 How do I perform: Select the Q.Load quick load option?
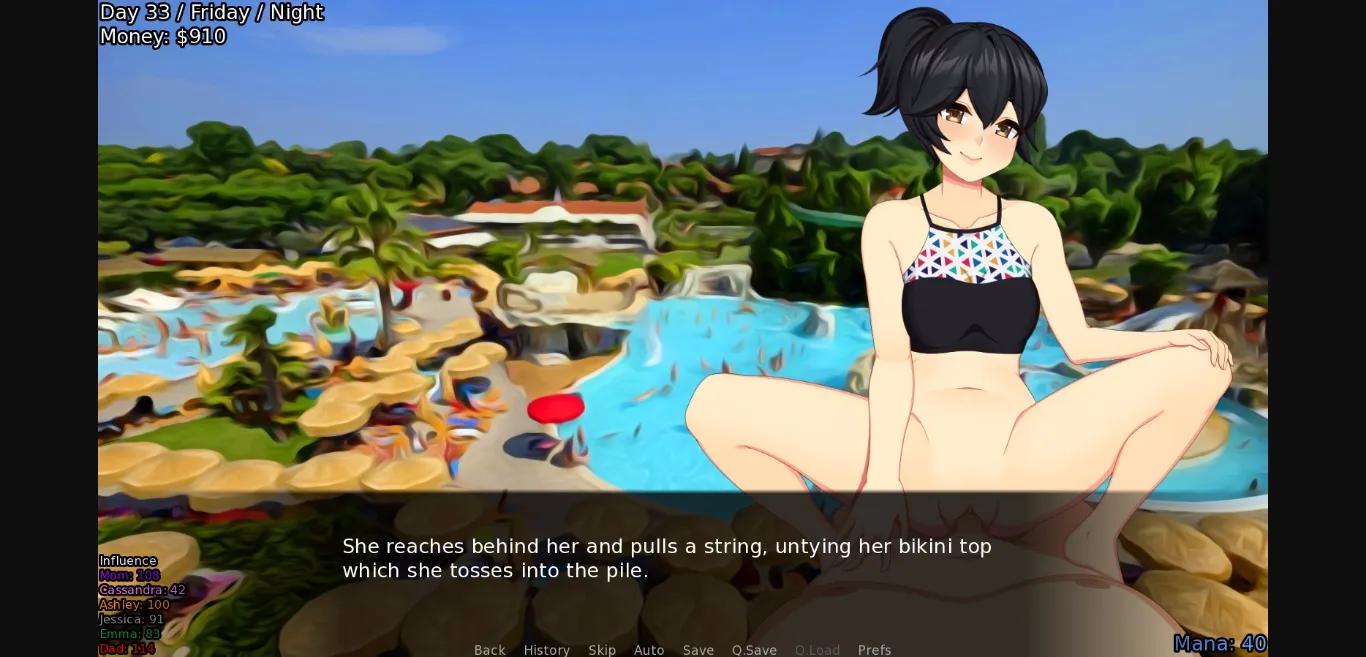817,650
